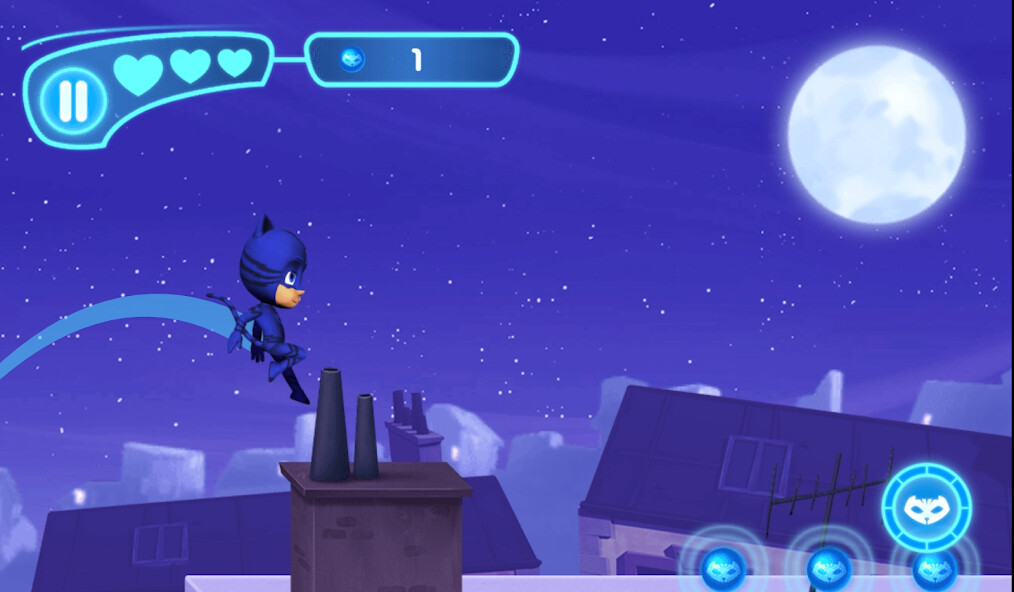This screenshot has height=592, width=1014.
Task: Activate the glowing cat mask power button
Action: [x=926, y=507]
